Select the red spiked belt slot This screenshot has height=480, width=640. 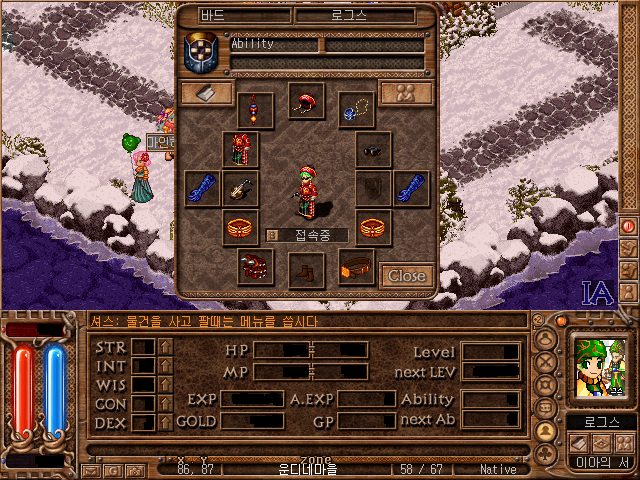pyautogui.click(x=255, y=267)
